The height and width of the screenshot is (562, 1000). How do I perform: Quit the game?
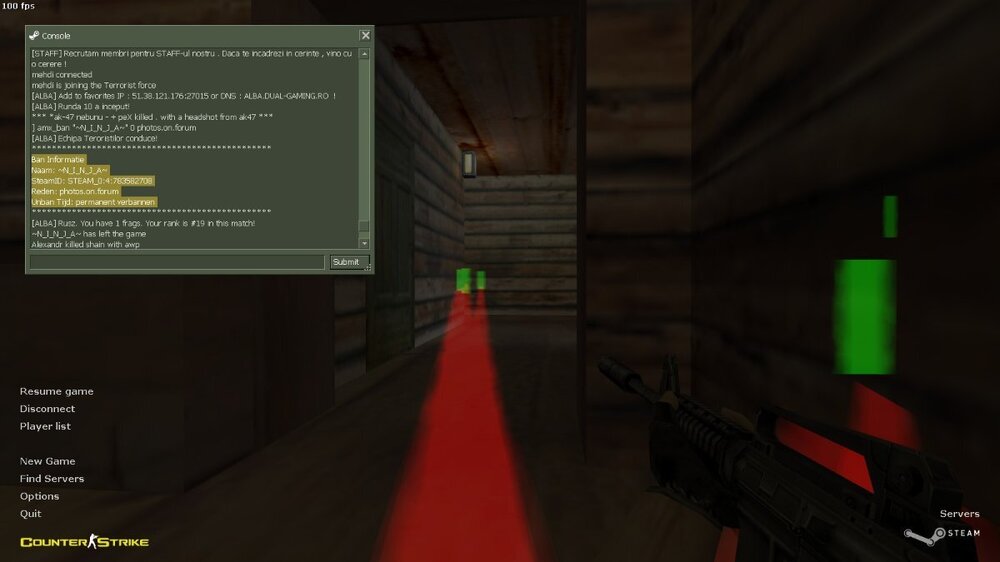30,514
